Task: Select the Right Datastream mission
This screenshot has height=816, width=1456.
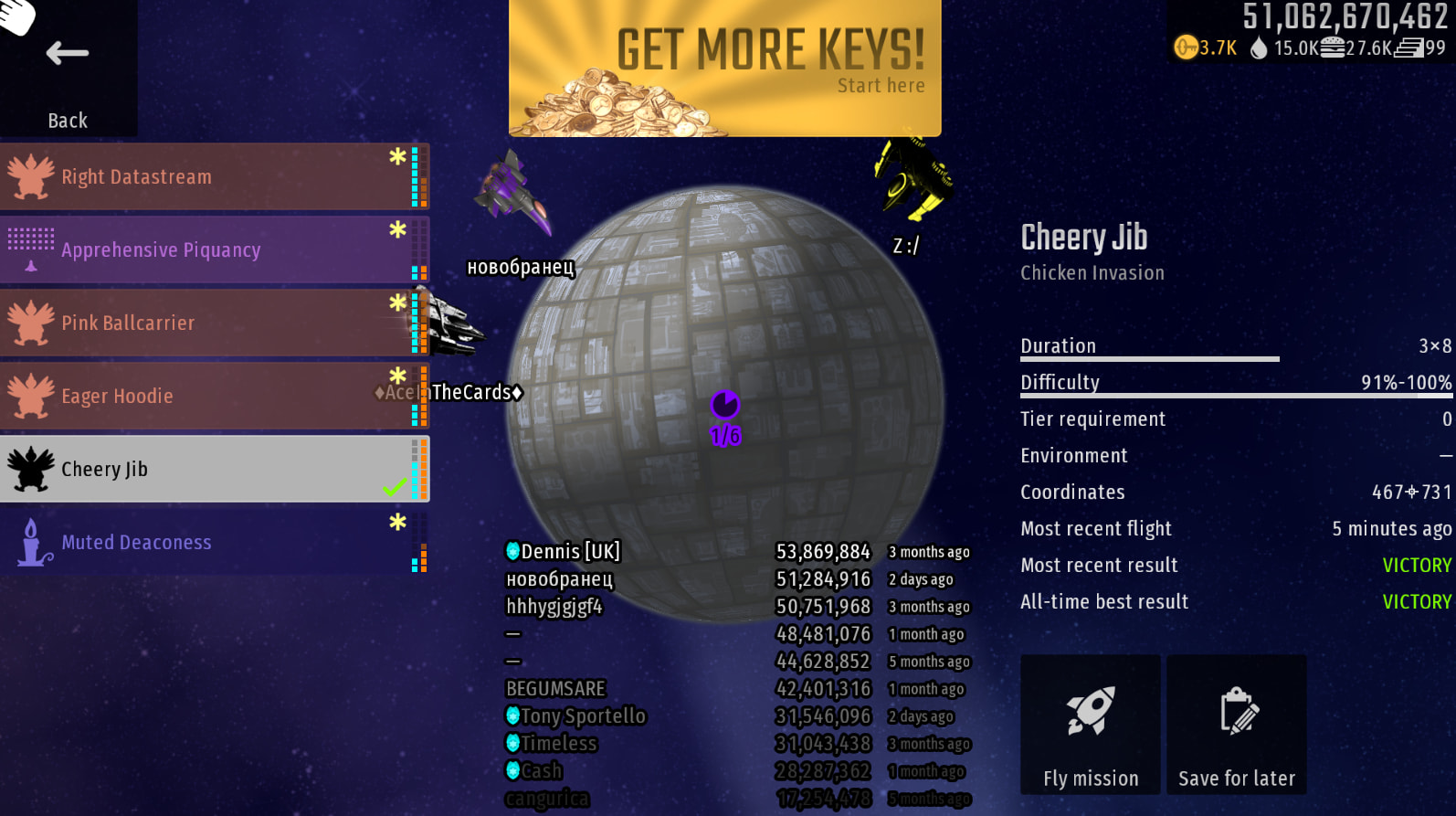Action: coord(210,176)
